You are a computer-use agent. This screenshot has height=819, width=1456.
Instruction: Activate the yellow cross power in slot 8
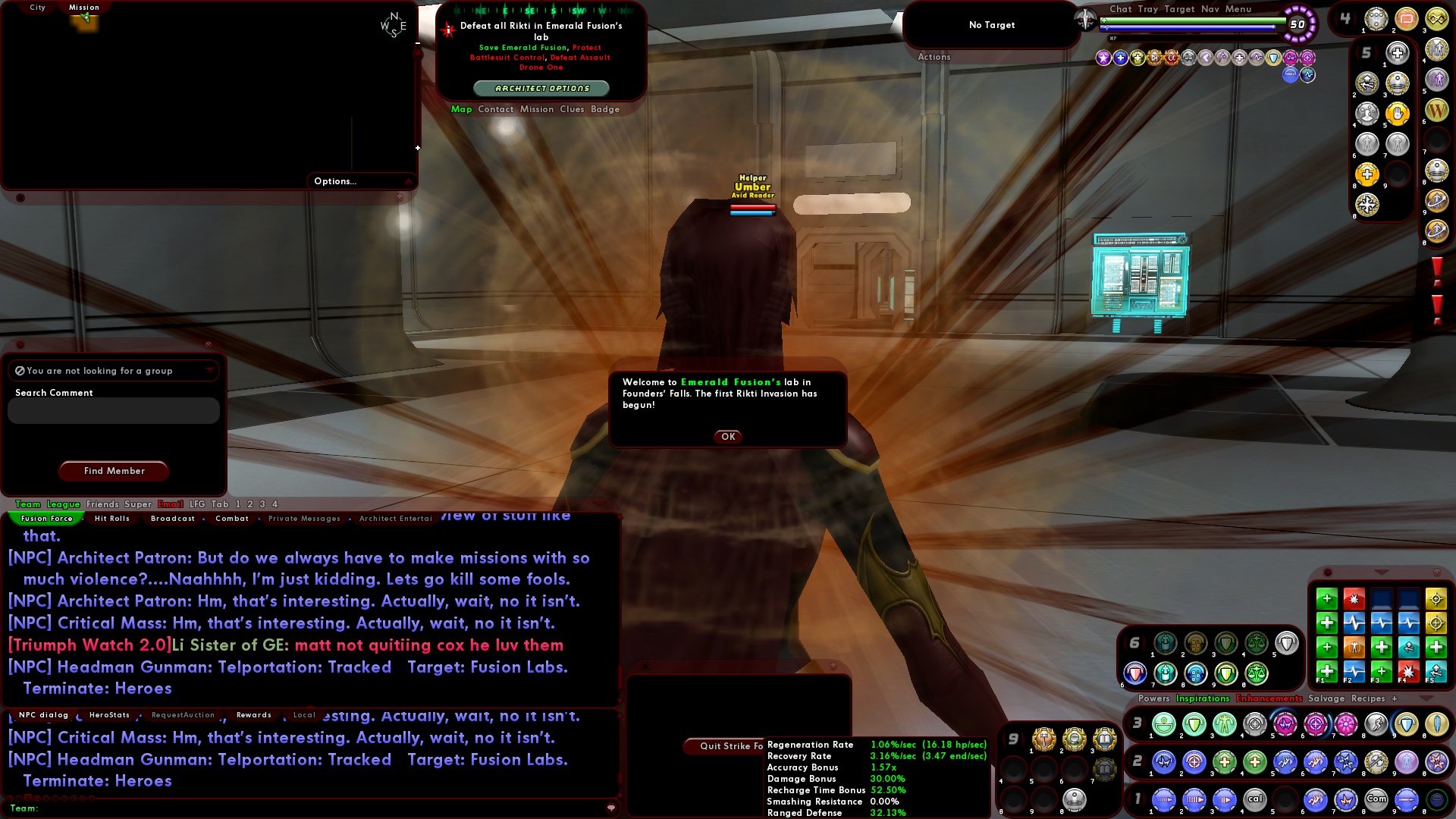pos(1367,174)
